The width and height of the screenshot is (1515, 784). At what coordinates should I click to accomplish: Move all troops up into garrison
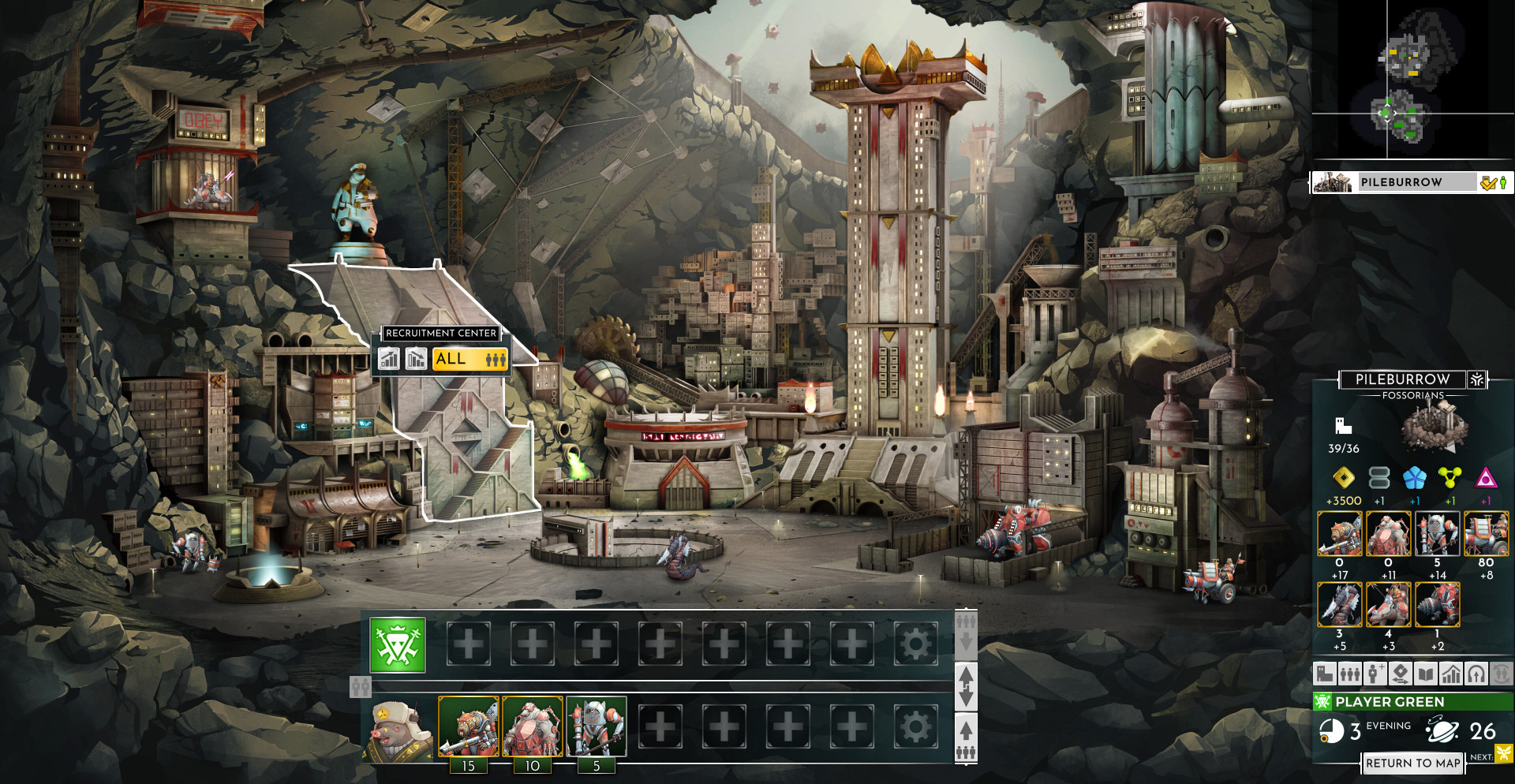pos(966,737)
